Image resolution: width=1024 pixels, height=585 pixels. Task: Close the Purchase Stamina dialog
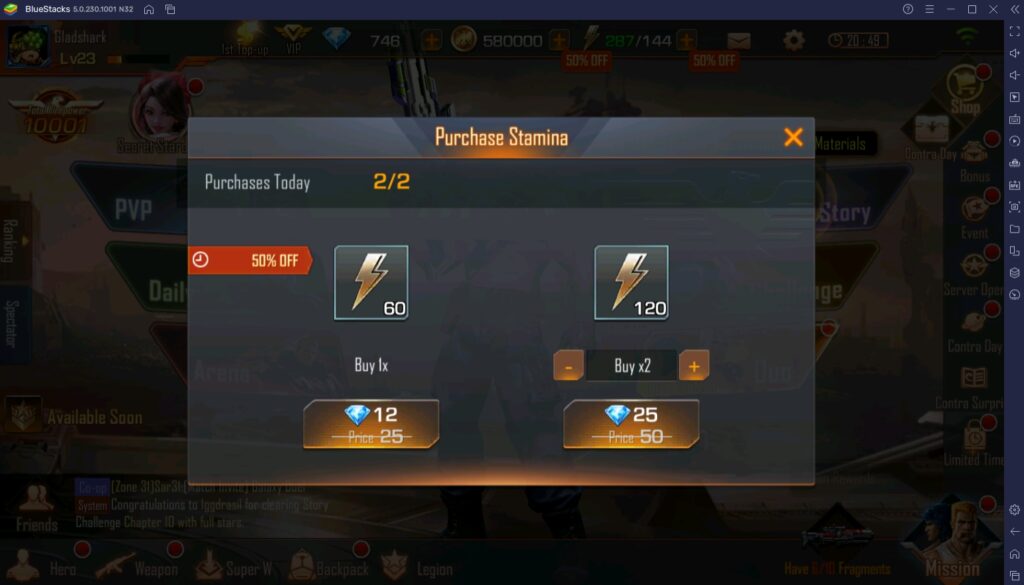pyautogui.click(x=793, y=137)
